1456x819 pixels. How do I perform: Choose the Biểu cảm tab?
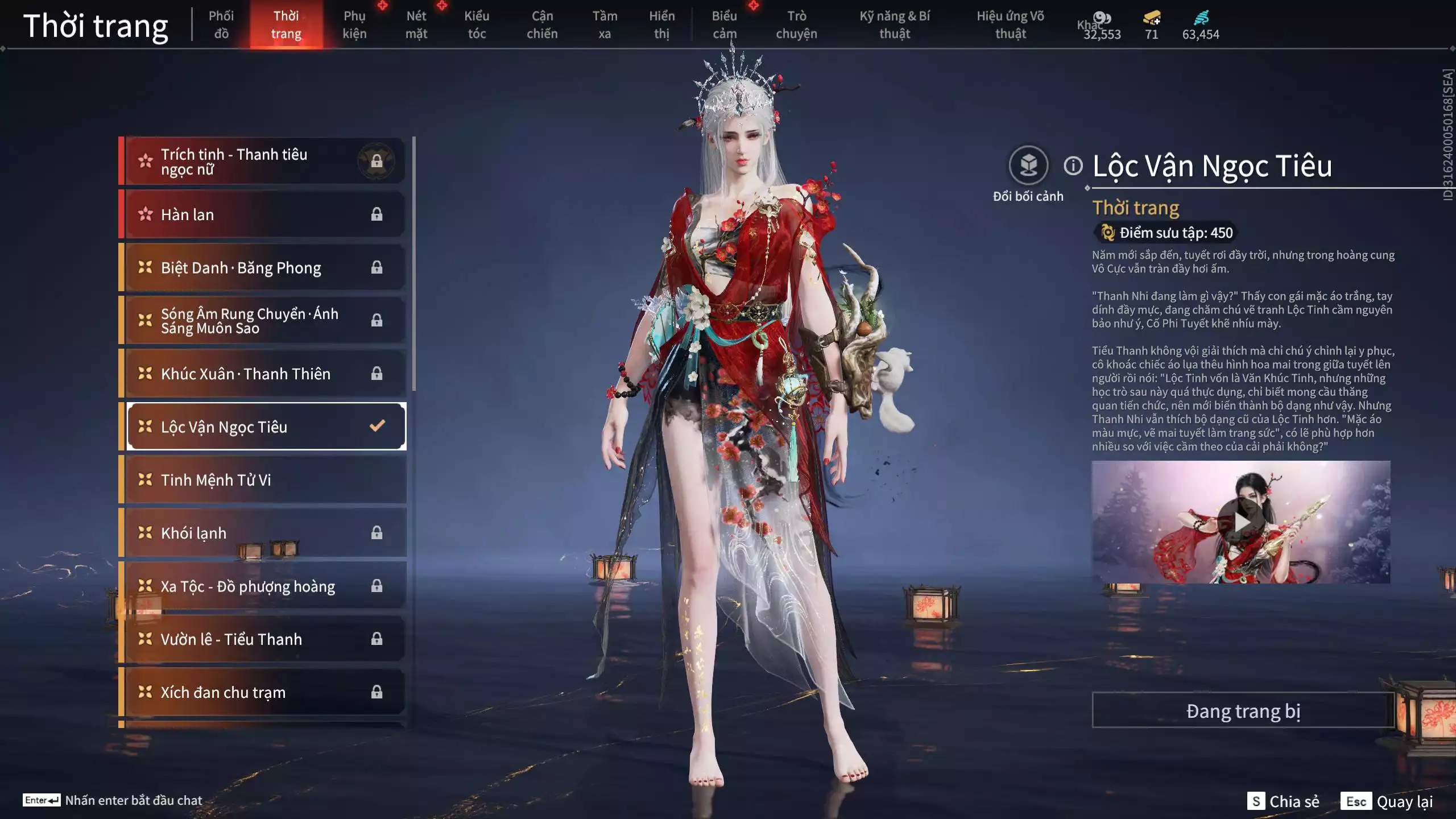click(725, 25)
